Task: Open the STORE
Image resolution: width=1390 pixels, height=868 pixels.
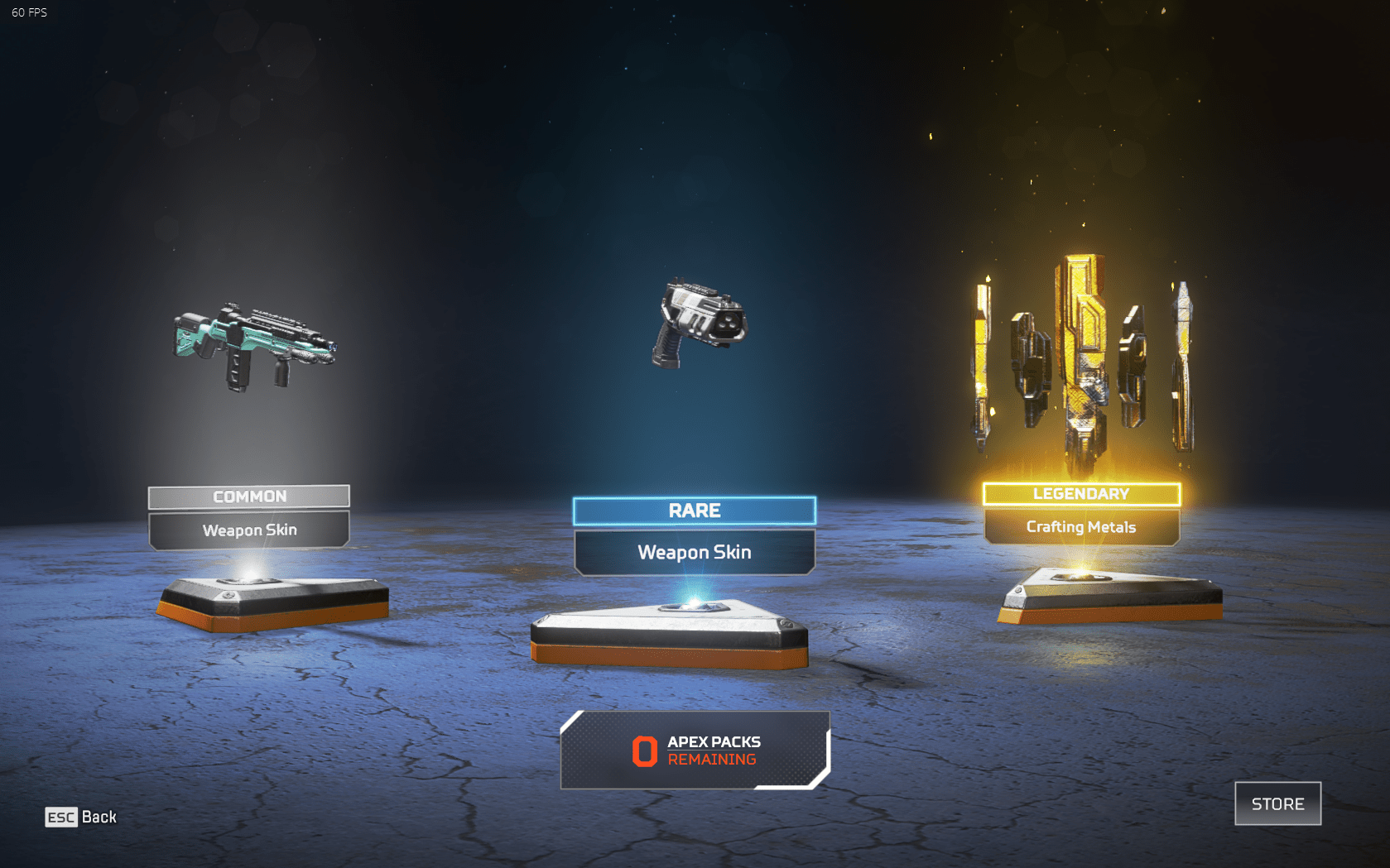Action: click(1277, 803)
